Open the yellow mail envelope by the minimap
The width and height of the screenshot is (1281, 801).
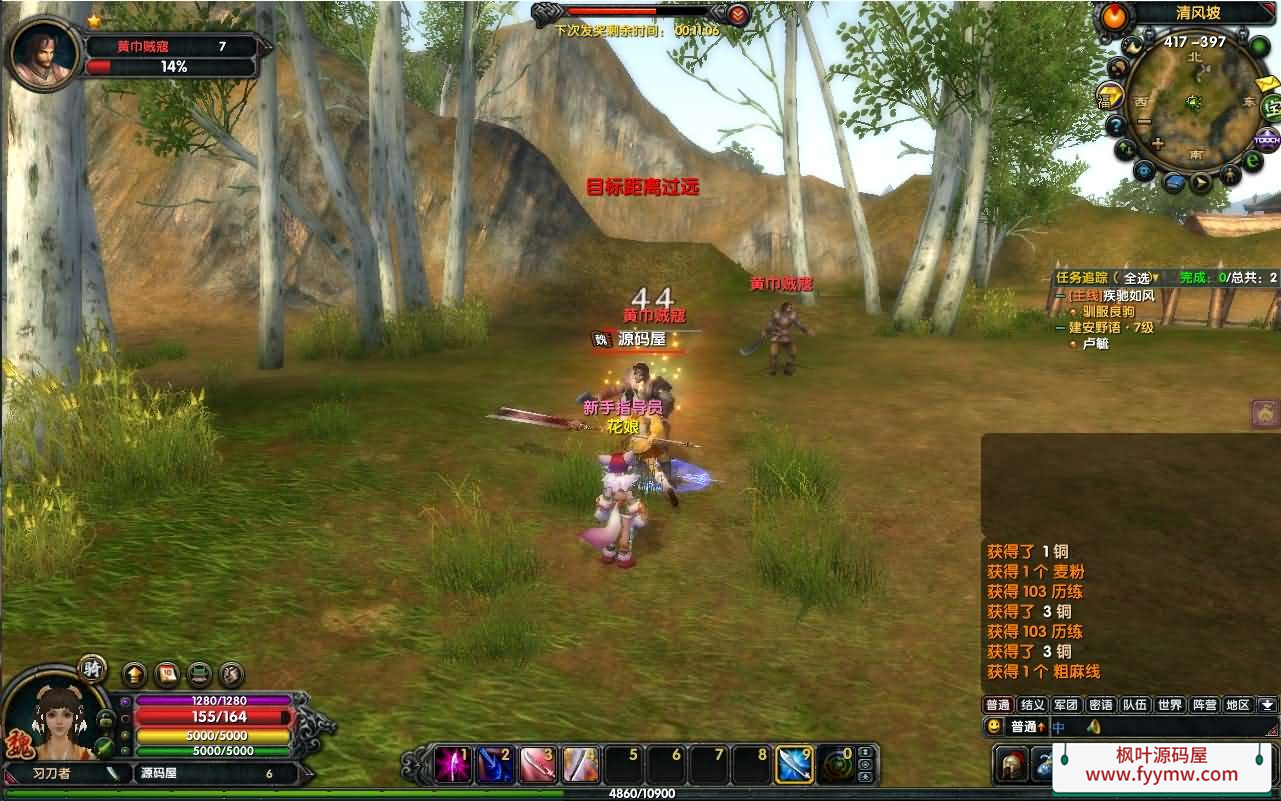(1267, 83)
